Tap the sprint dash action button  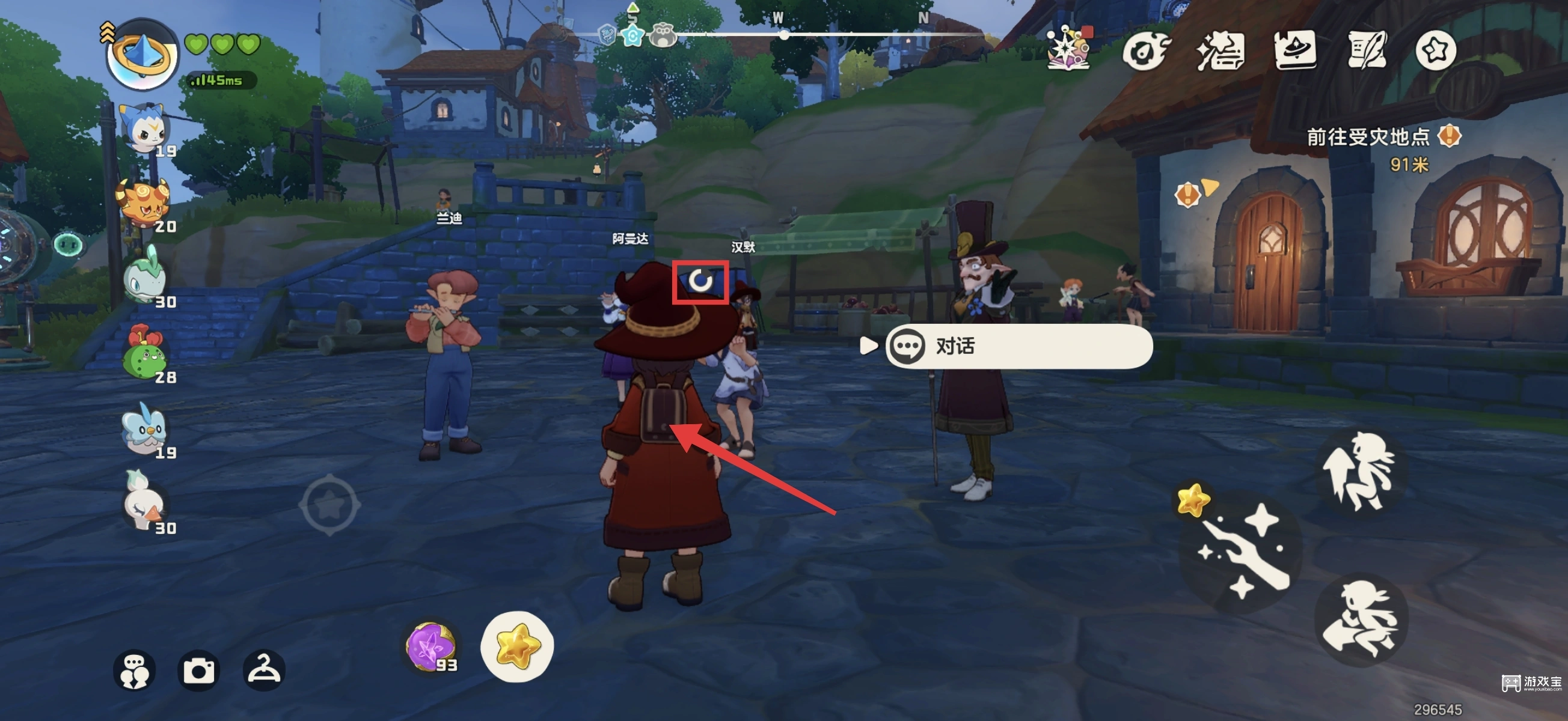[1361, 619]
